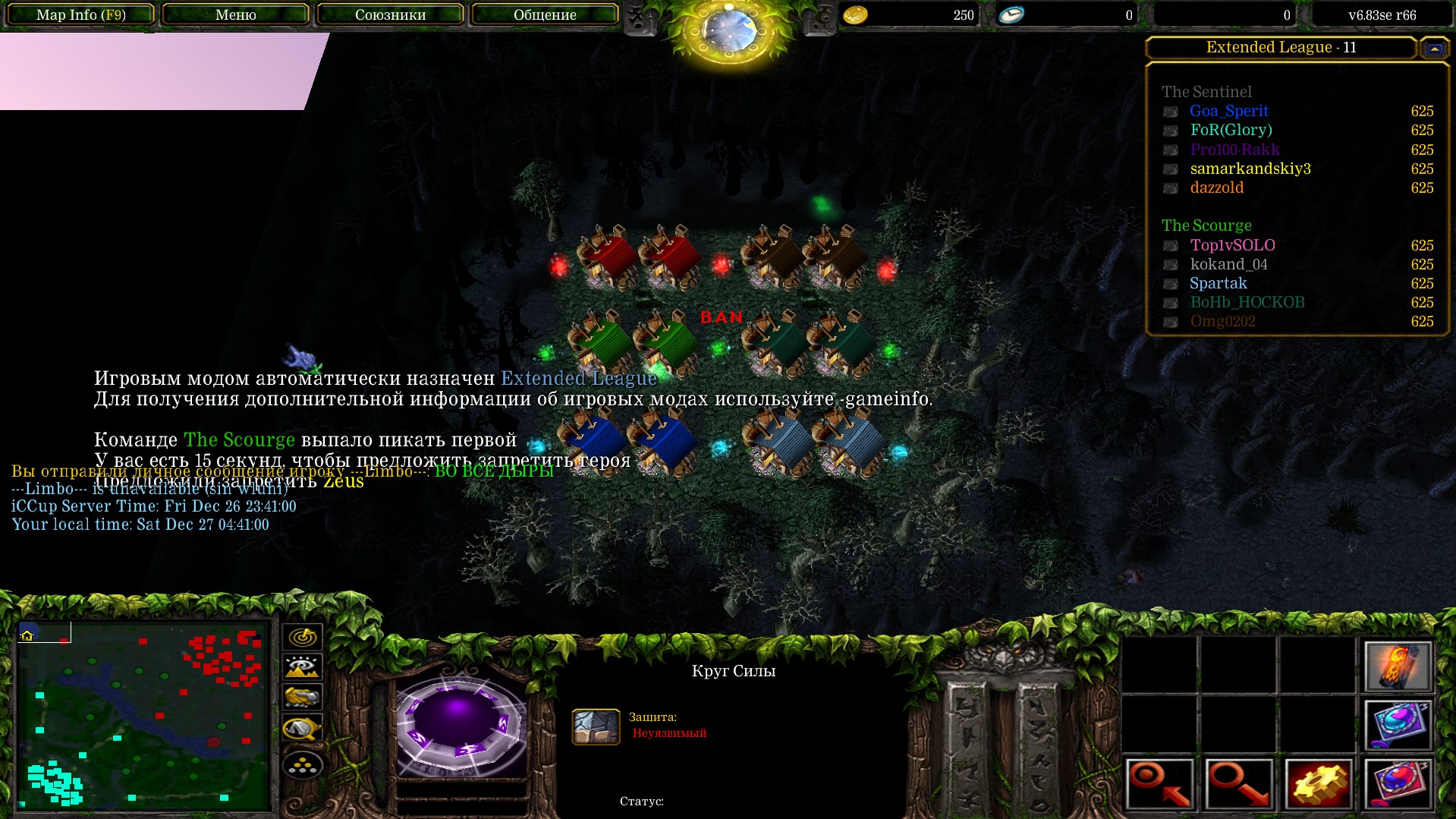This screenshot has width=1456, height=819.
Task: Toggle minimap ally color mode
Action: point(302,697)
